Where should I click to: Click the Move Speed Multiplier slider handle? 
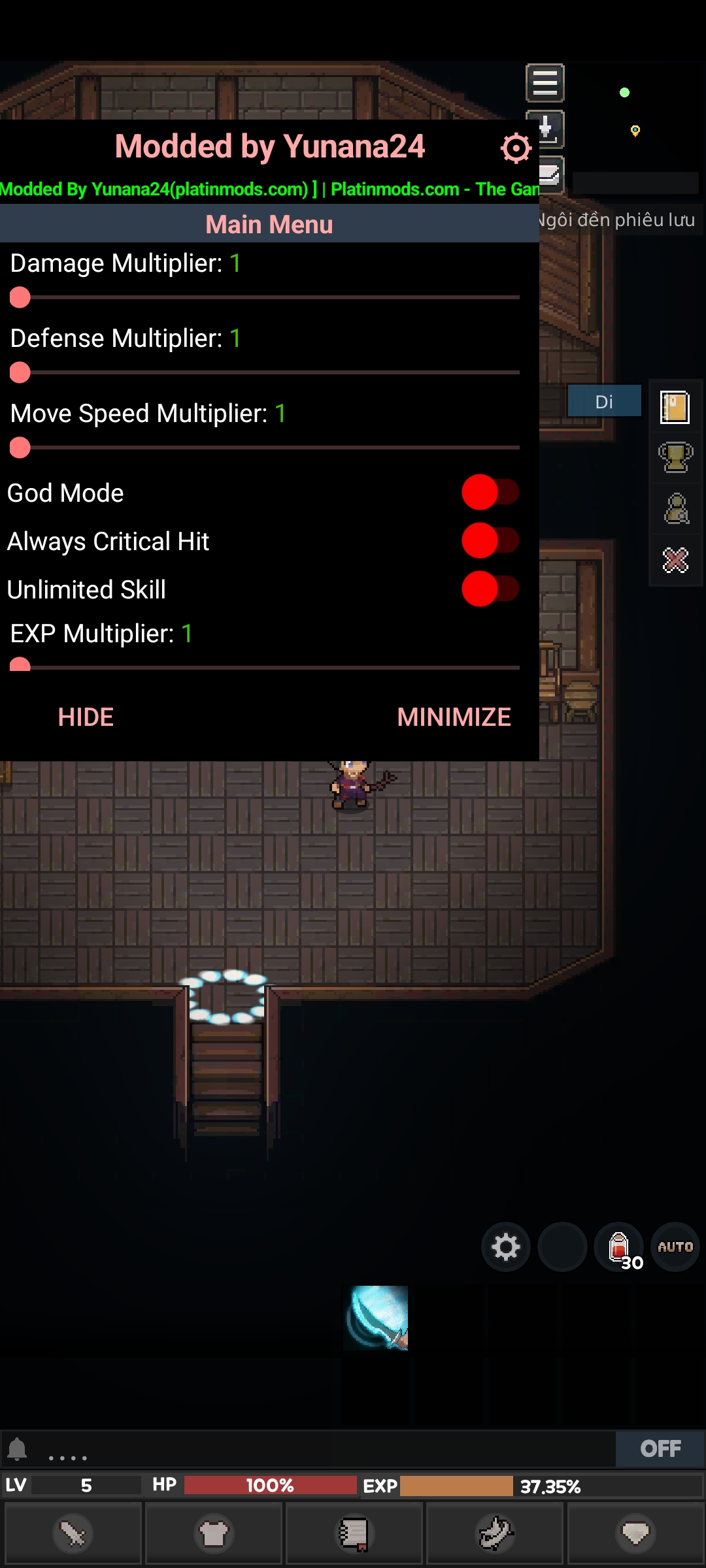click(20, 448)
